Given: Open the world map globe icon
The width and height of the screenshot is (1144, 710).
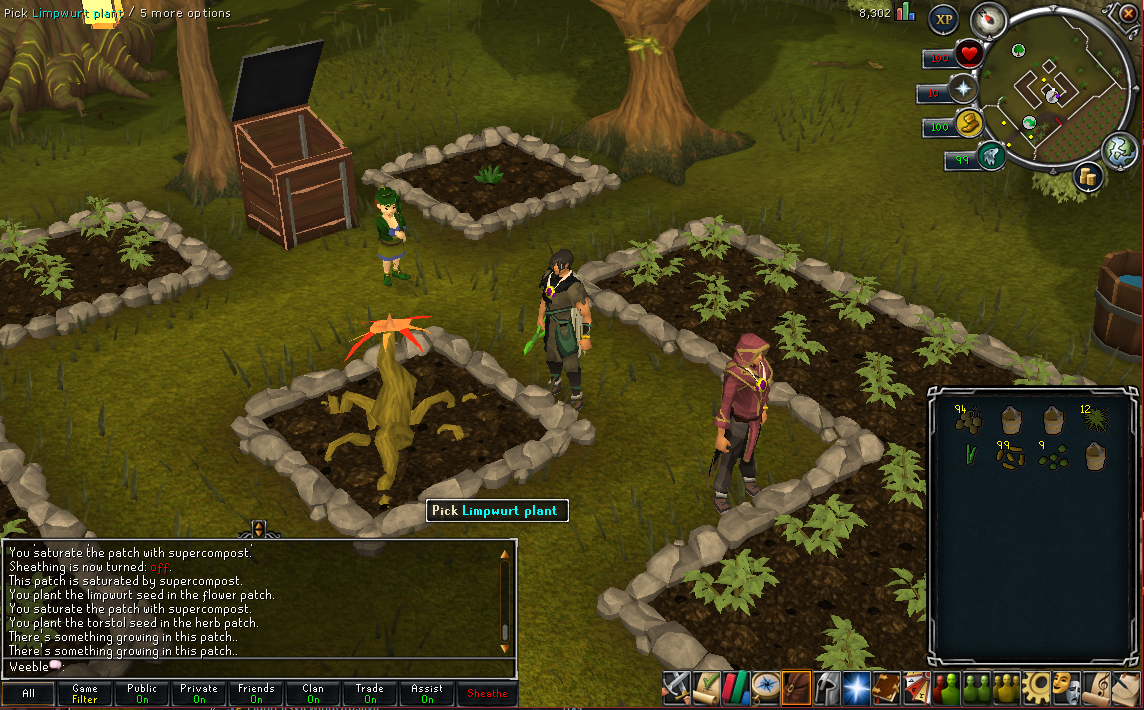Looking at the screenshot, I should 1119,150.
